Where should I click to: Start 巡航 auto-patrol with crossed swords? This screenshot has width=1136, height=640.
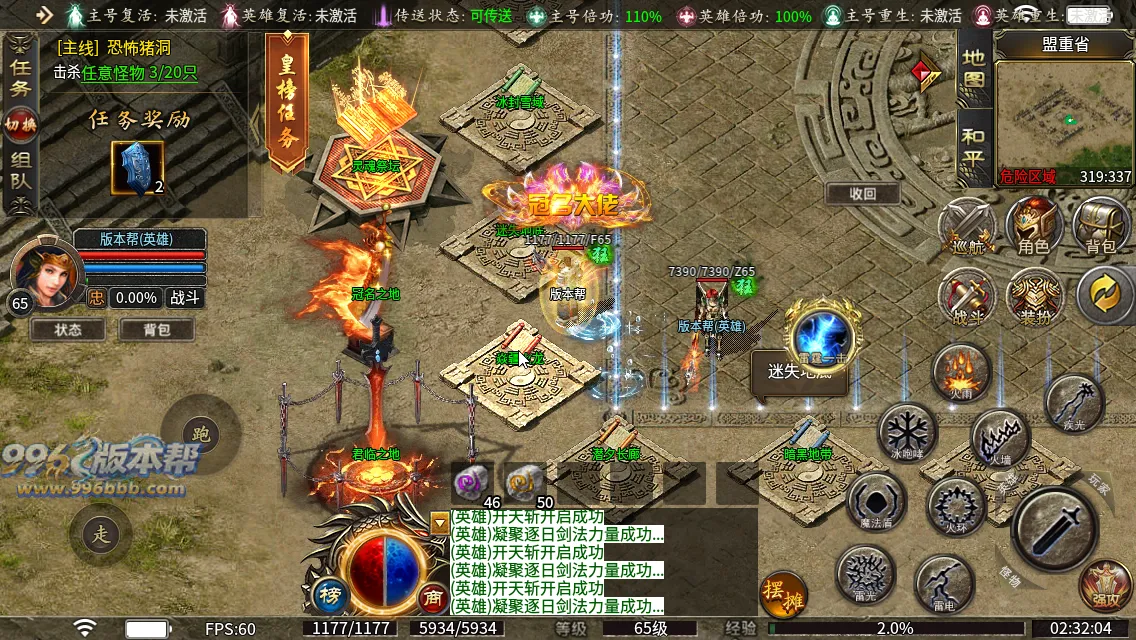pos(967,227)
